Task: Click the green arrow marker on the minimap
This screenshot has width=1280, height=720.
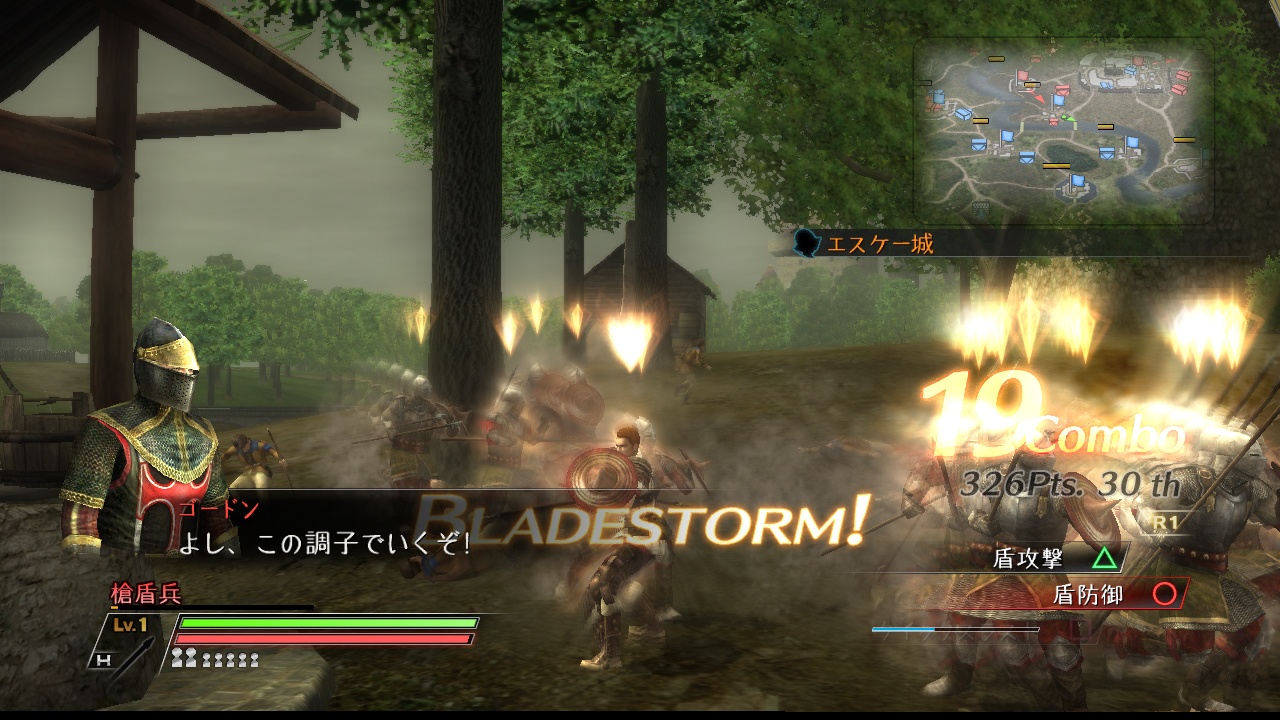Action: [1070, 119]
